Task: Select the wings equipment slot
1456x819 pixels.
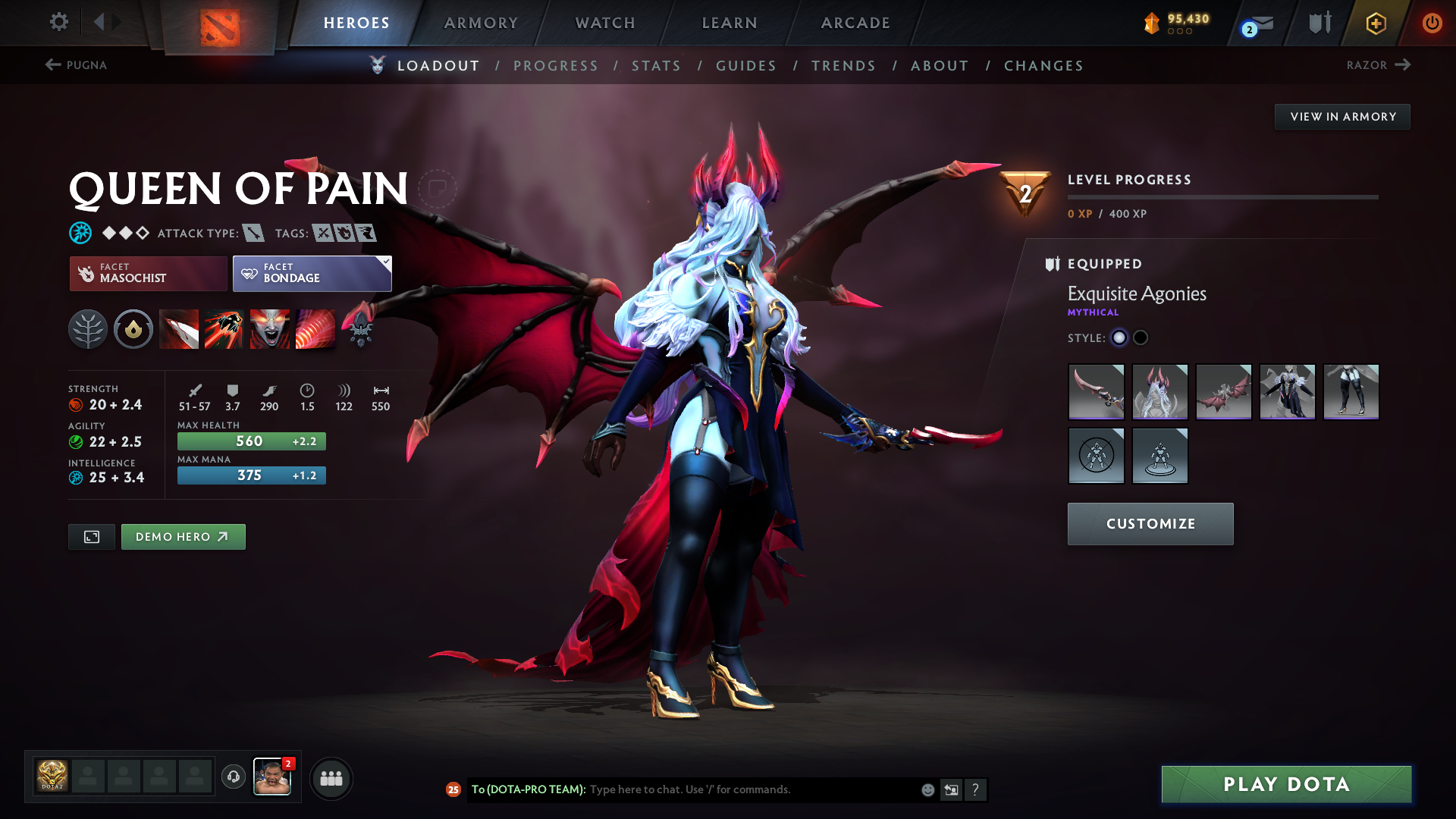Action: 1223,391
